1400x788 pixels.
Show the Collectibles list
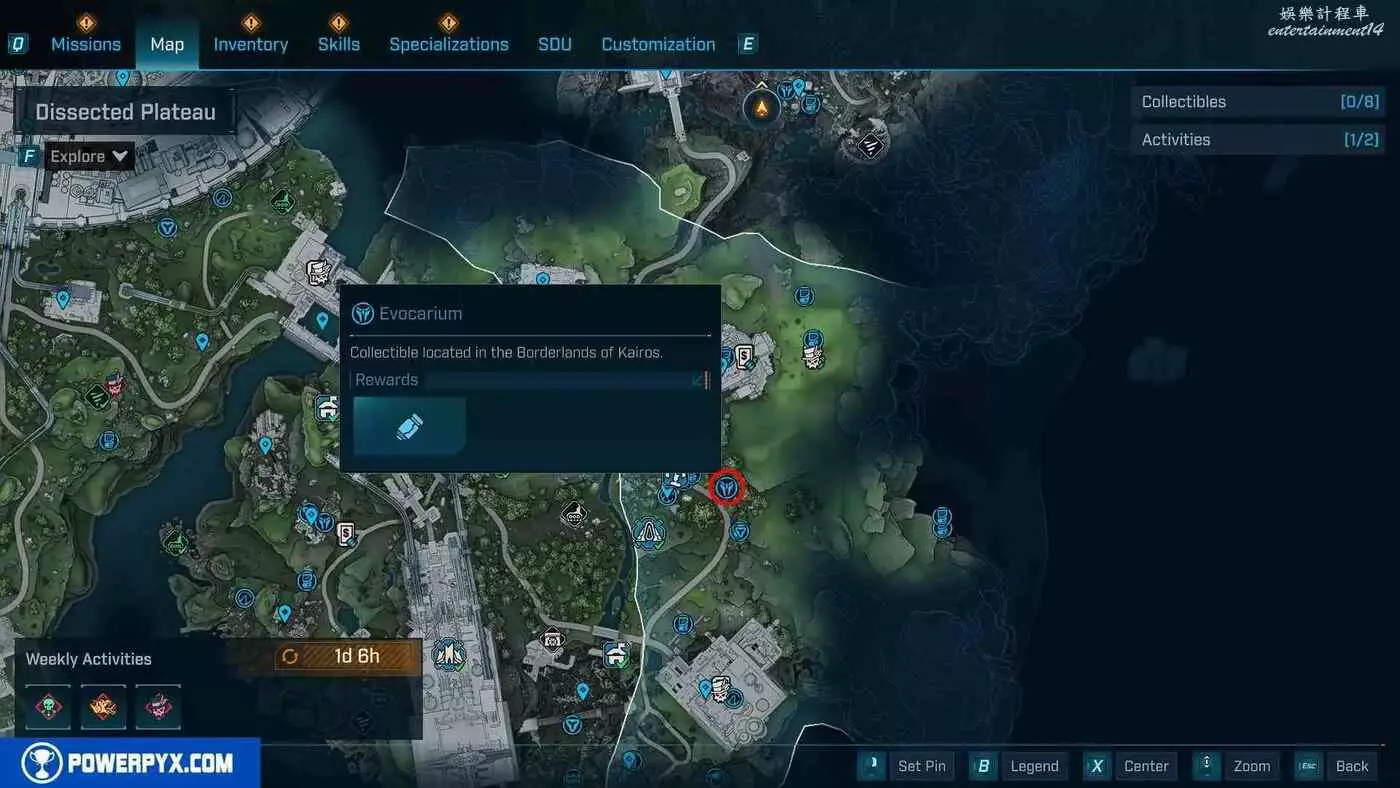(x=1258, y=102)
